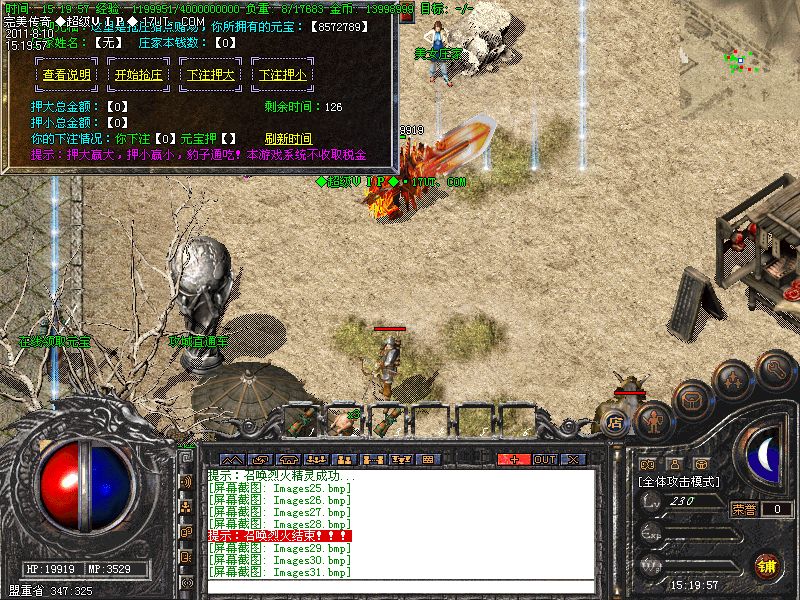Click the 开始抢庄 button
This screenshot has height=600, width=800.
click(x=140, y=75)
